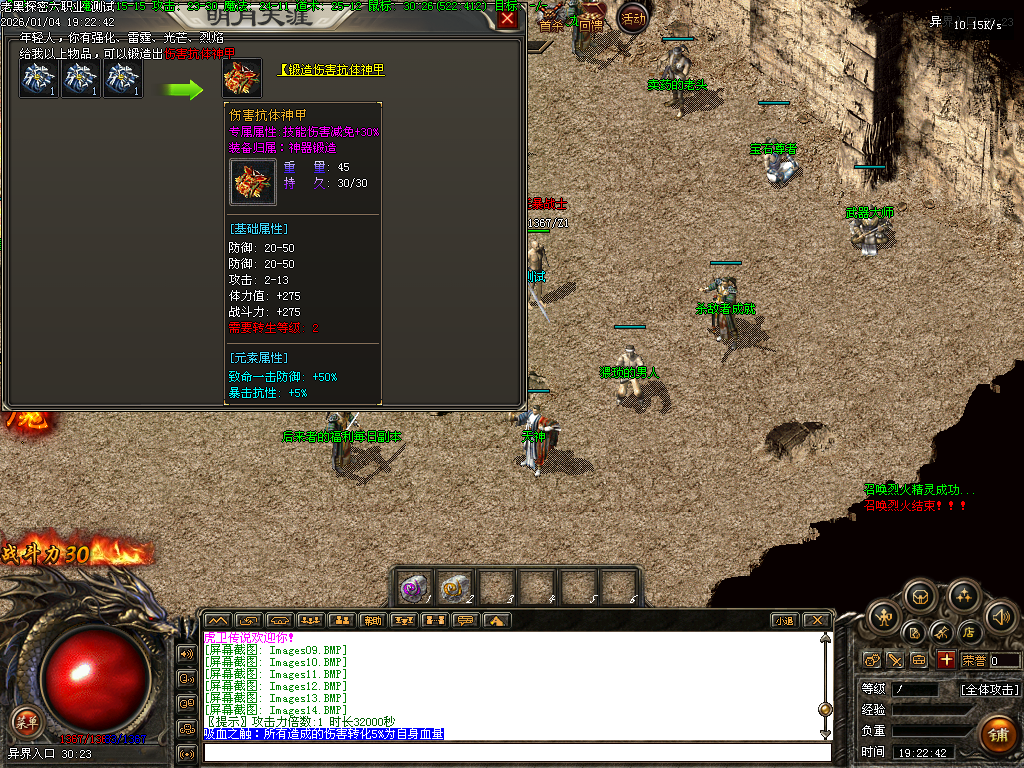Click the crossed-swords small button
Screen dimensions: 1024x768
coord(895,660)
